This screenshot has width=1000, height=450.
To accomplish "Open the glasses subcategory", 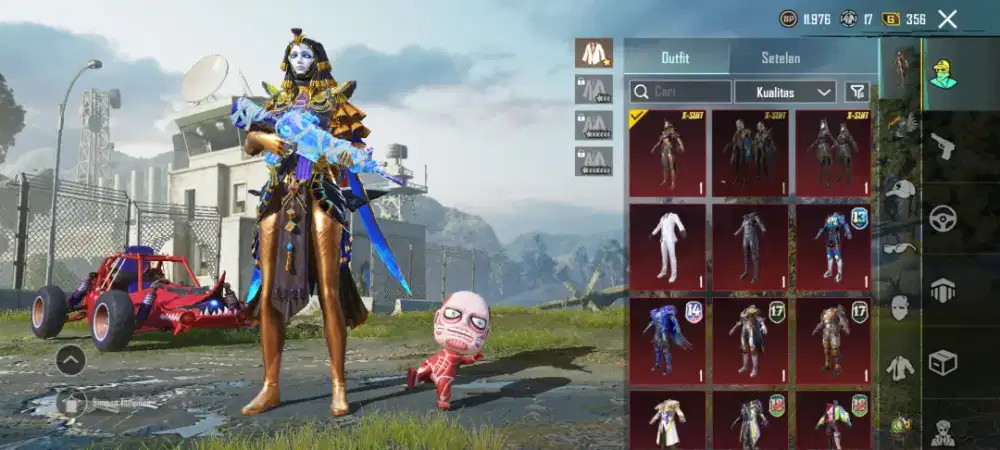I will 901,247.
